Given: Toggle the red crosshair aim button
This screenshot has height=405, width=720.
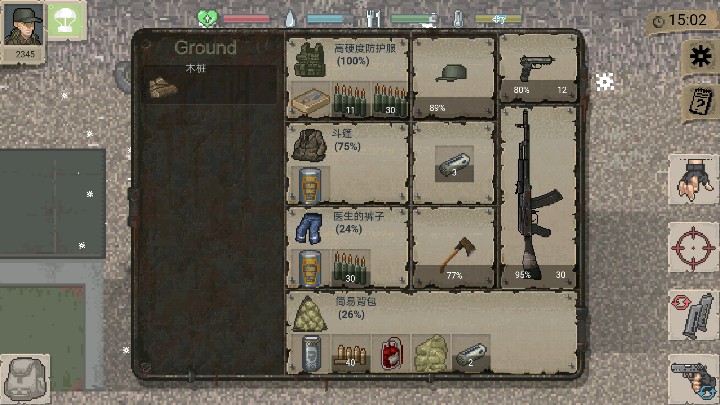Looking at the screenshot, I should [692, 246].
